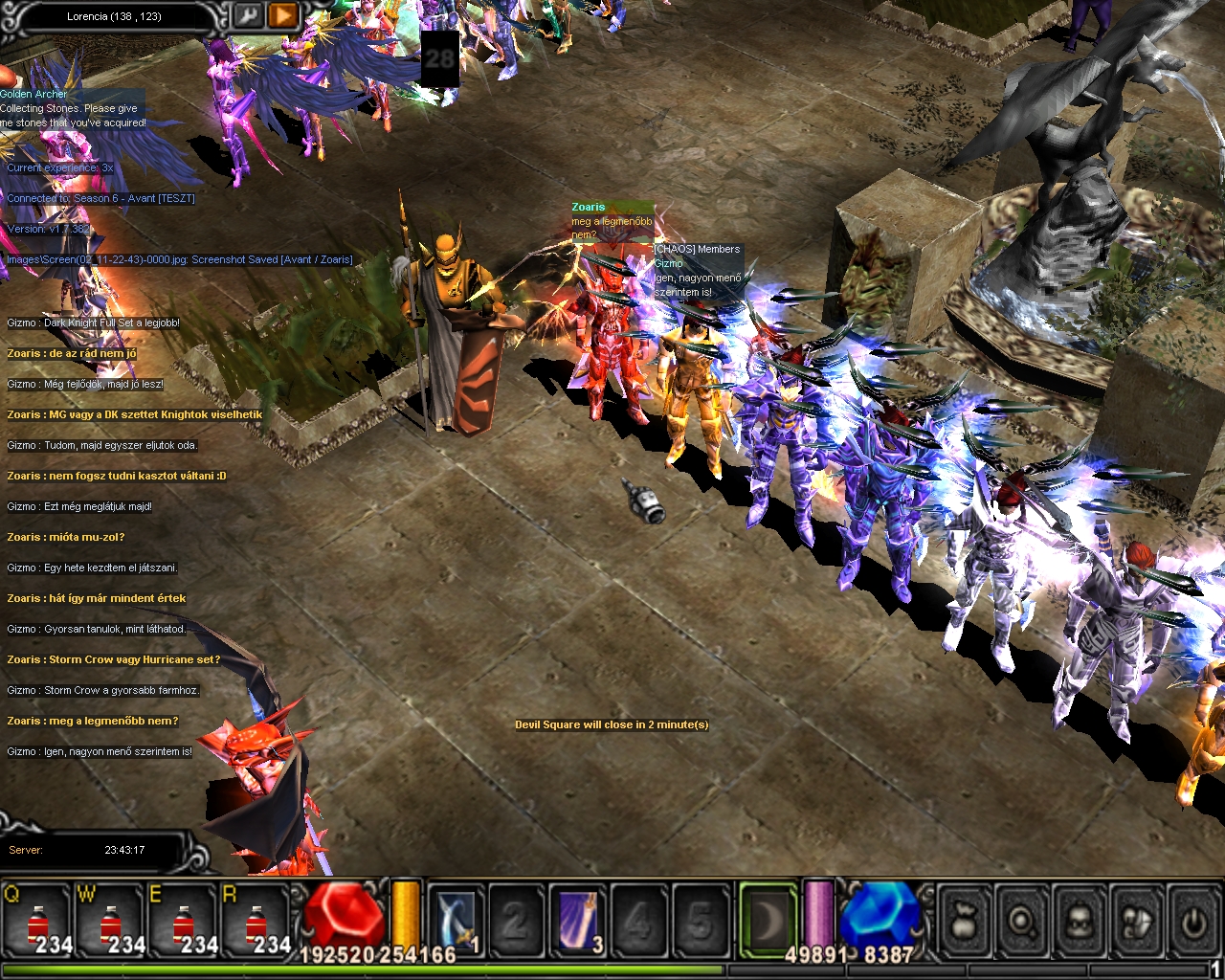Click the magnifying glass search icon

click(x=1020, y=919)
